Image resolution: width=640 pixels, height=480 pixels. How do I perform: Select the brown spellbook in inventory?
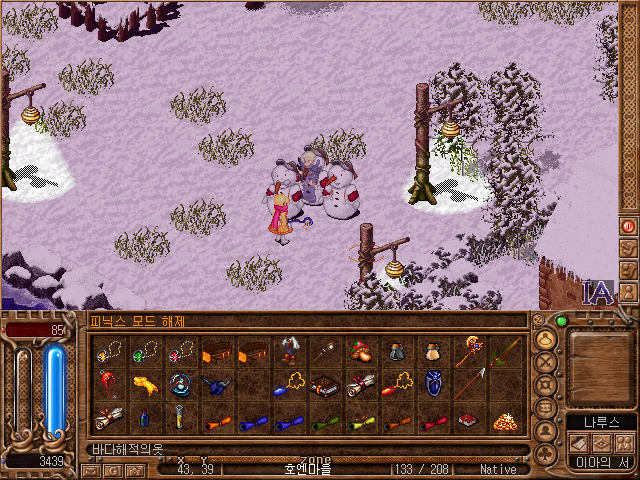coord(324,386)
